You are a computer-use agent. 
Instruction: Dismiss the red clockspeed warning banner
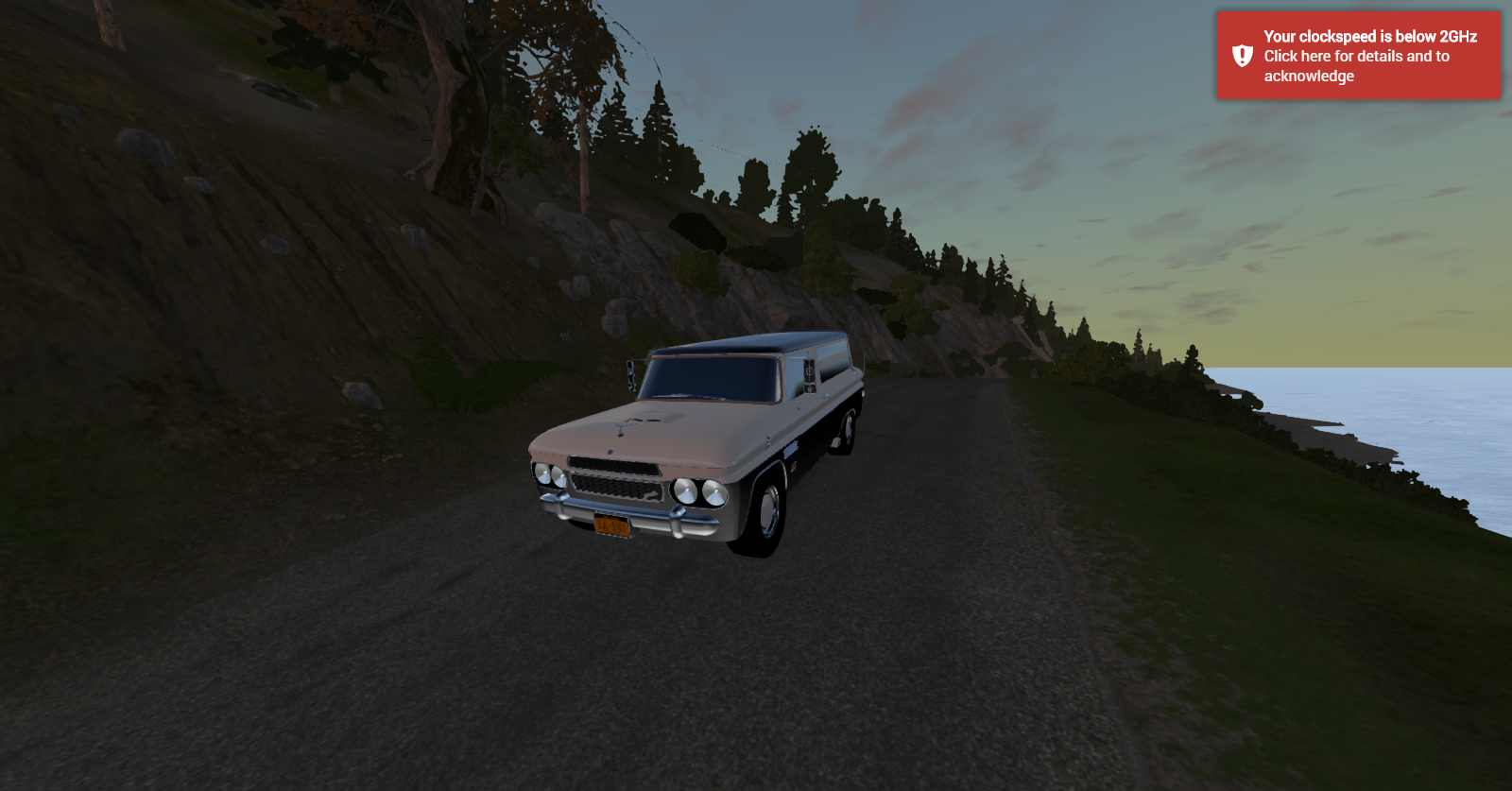(x=1358, y=57)
